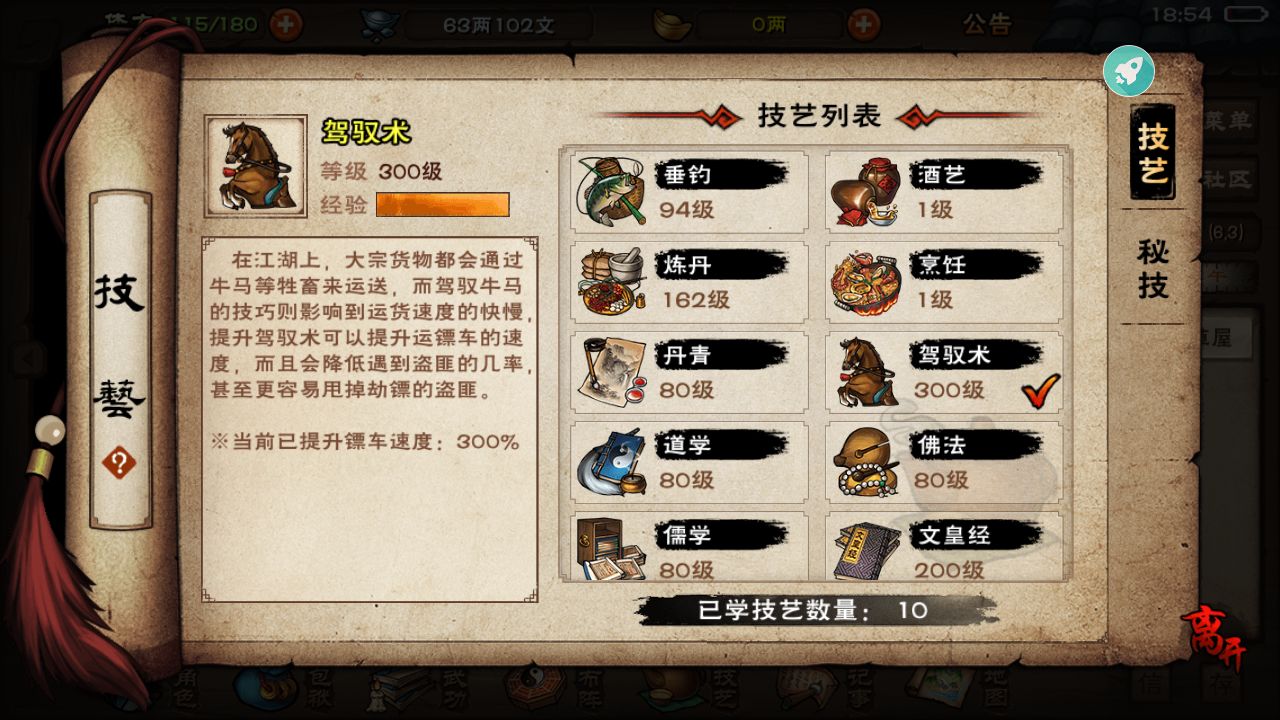Open the 炼丹 (Alchemy) skill
The height and width of the screenshot is (720, 1280).
click(x=610, y=282)
